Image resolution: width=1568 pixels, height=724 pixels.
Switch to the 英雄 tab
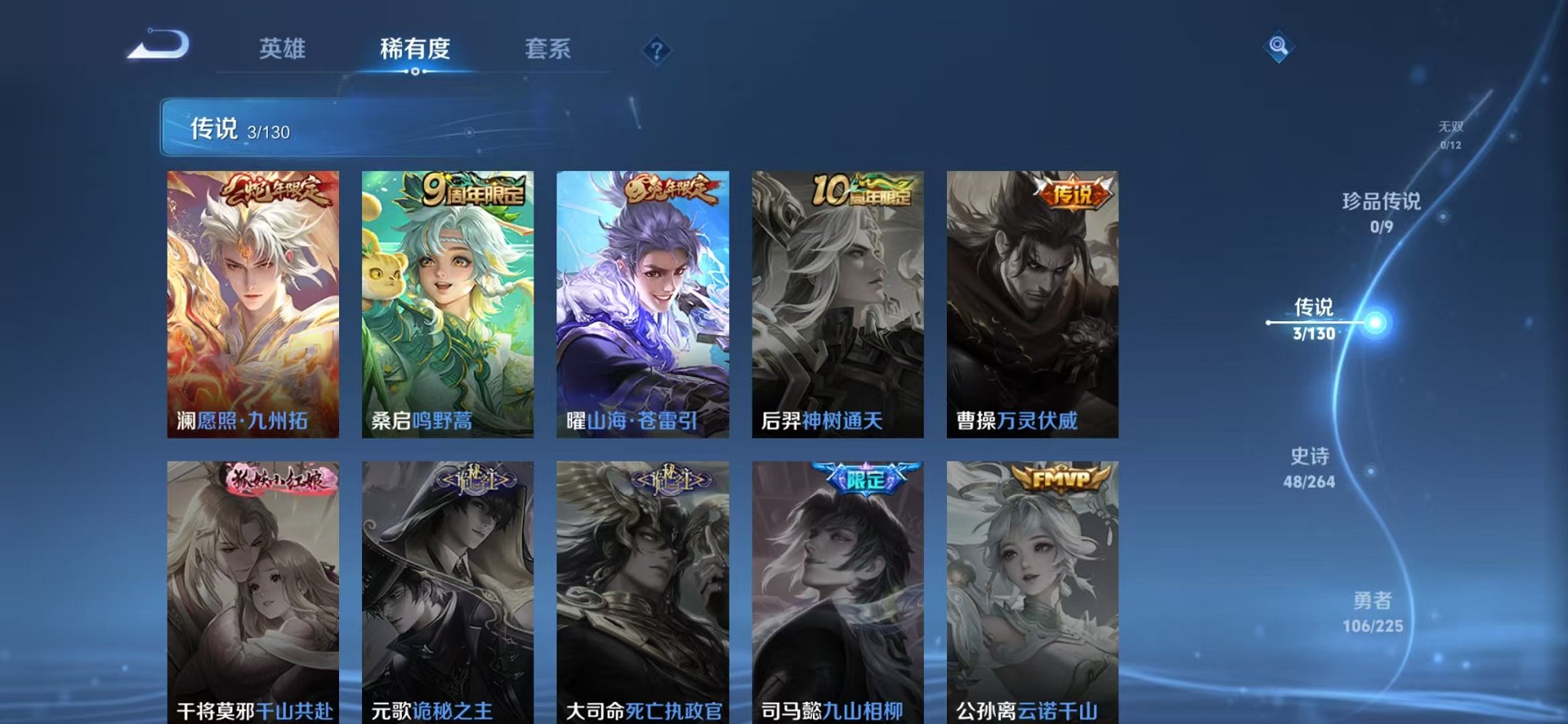(x=283, y=49)
